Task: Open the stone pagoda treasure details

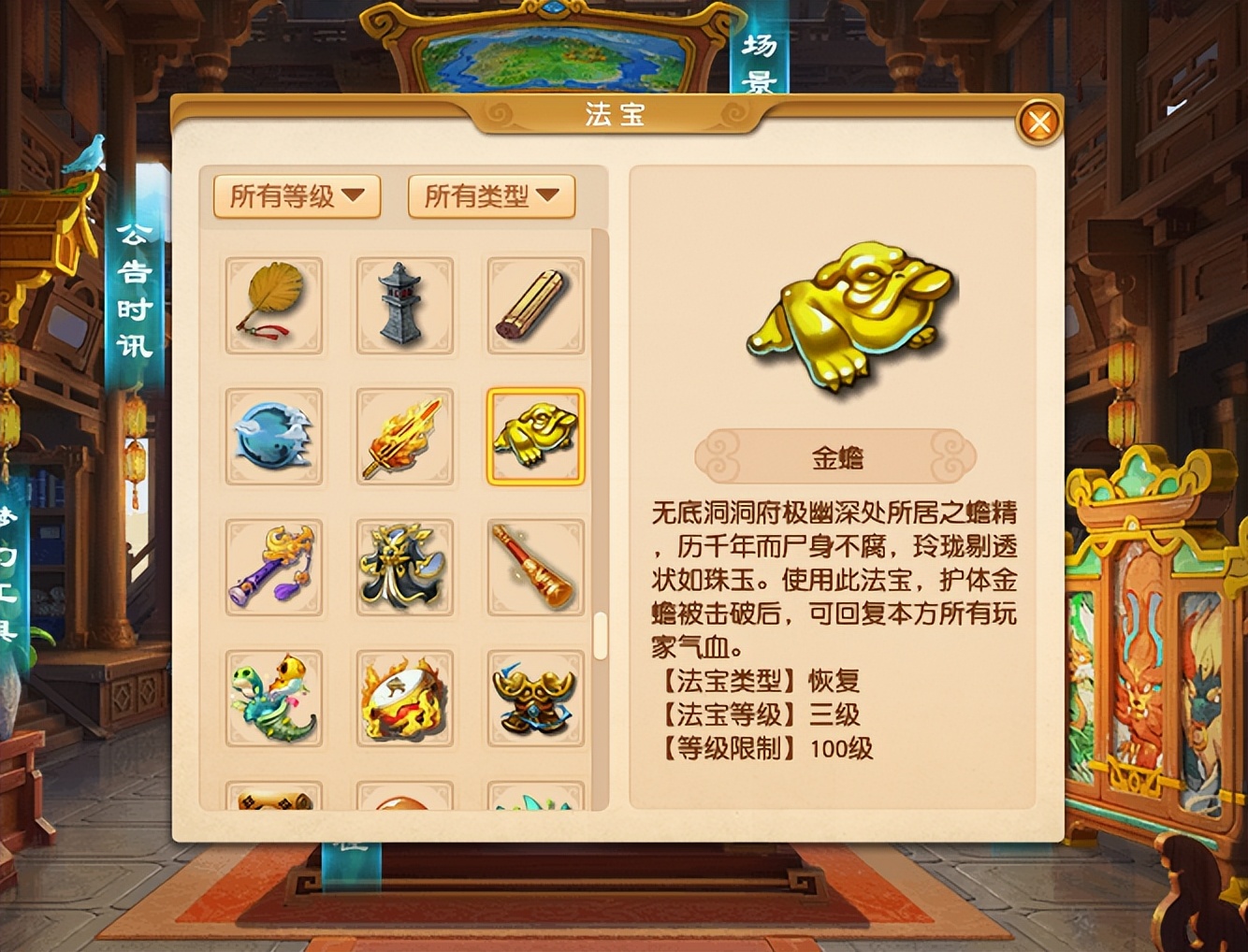Action: pyautogui.click(x=404, y=307)
